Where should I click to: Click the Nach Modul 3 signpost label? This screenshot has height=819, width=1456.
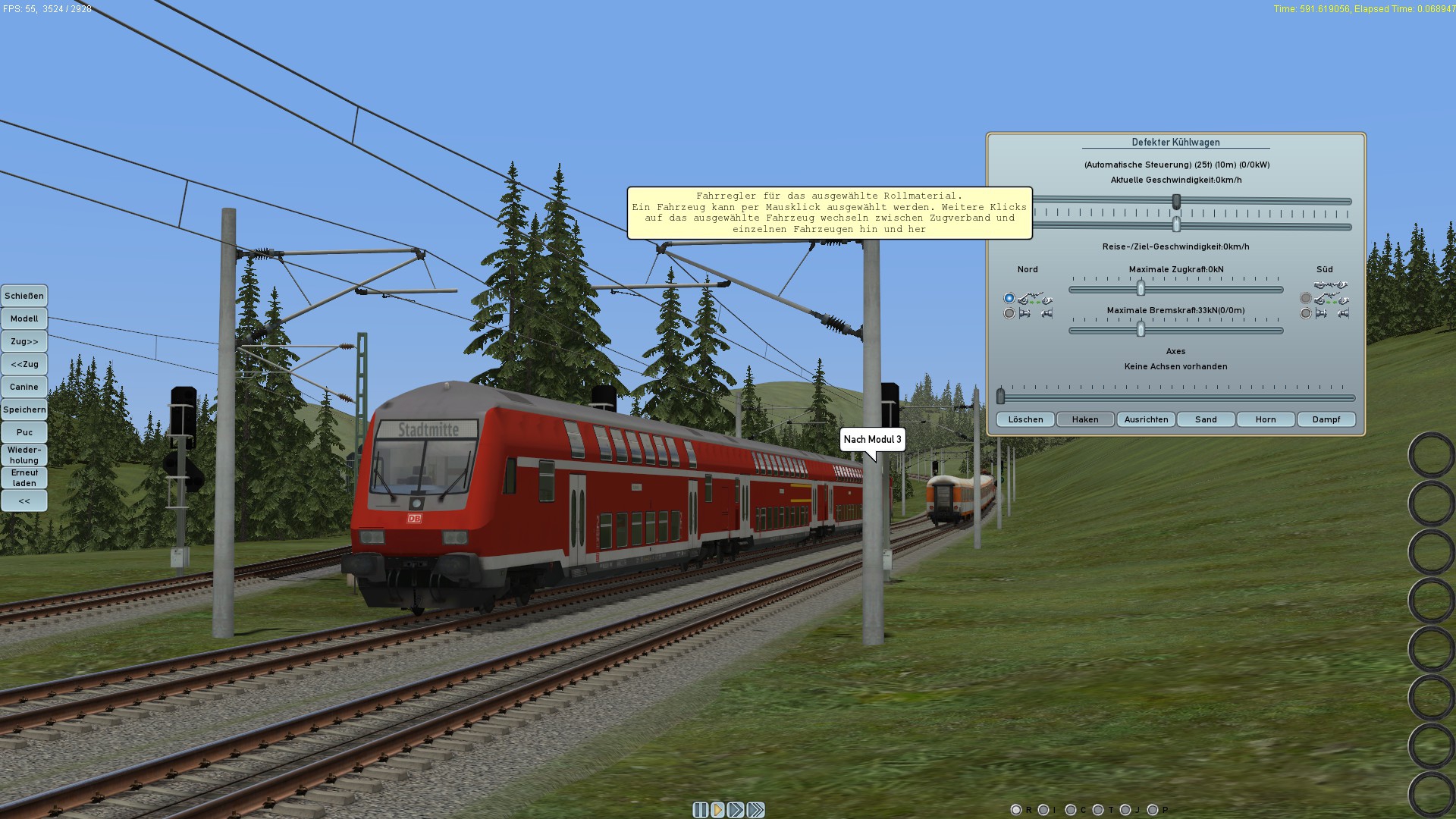(872, 438)
